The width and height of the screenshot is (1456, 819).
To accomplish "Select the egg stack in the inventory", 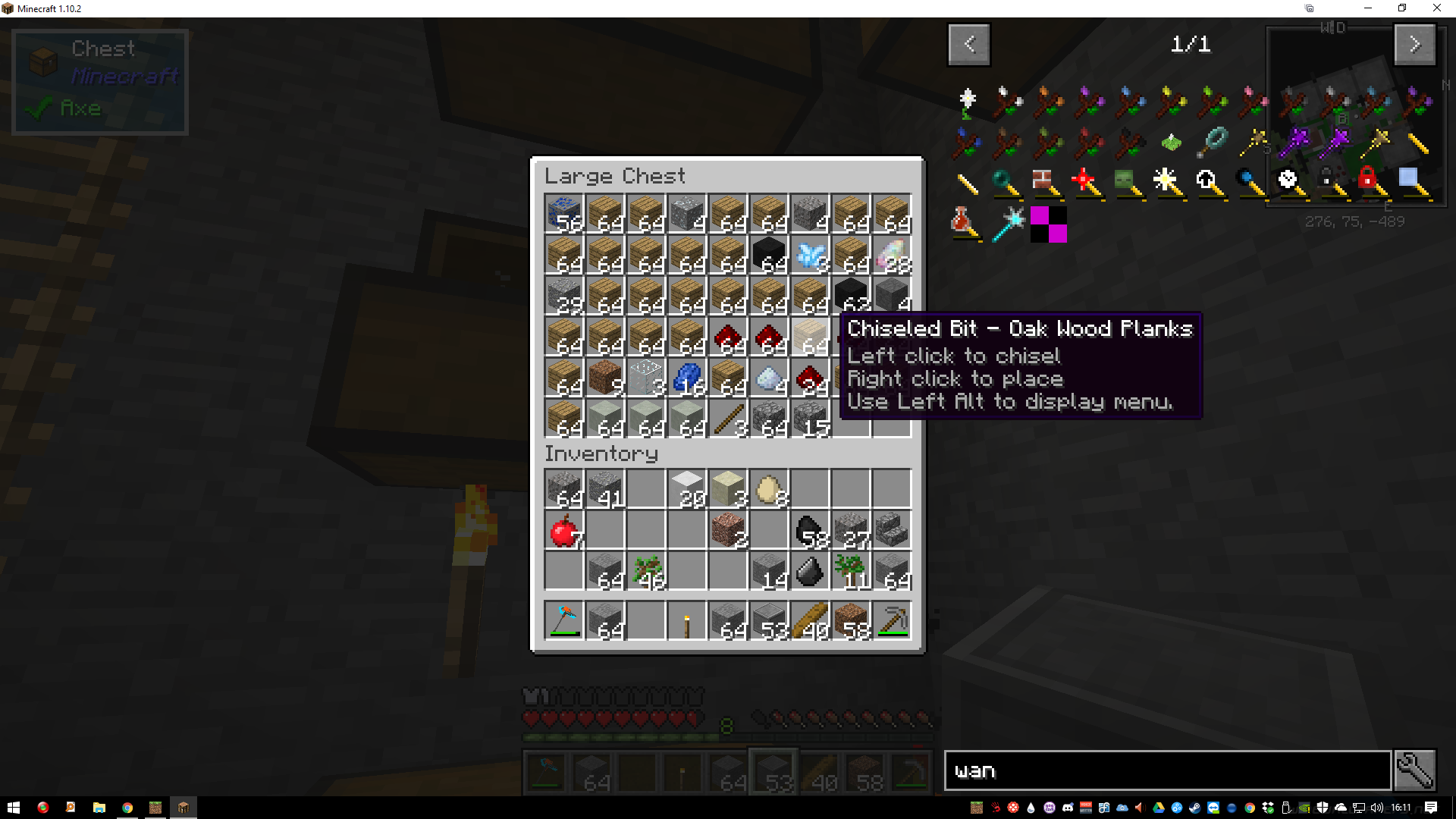I will [769, 490].
